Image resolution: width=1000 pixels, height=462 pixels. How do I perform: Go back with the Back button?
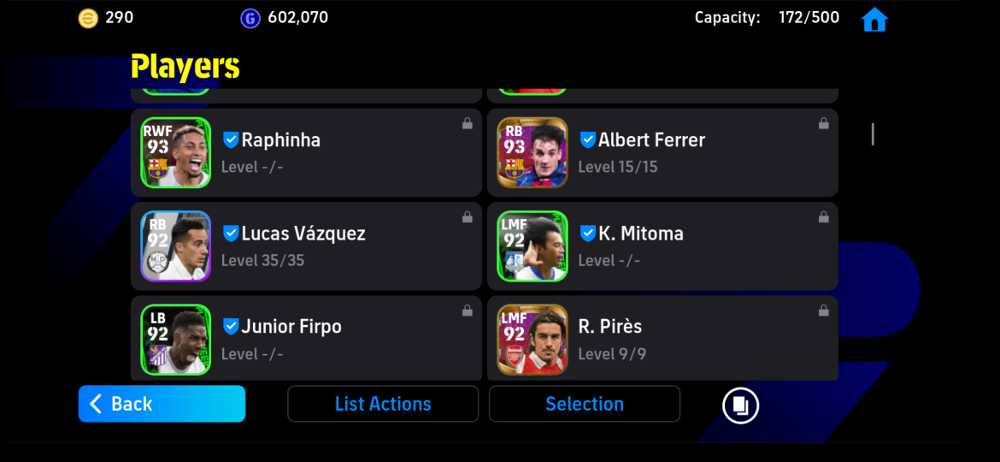161,404
